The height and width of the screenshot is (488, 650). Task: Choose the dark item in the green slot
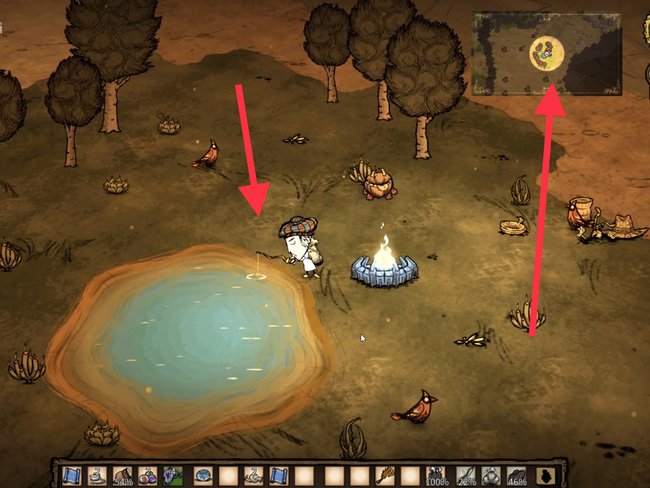174,474
